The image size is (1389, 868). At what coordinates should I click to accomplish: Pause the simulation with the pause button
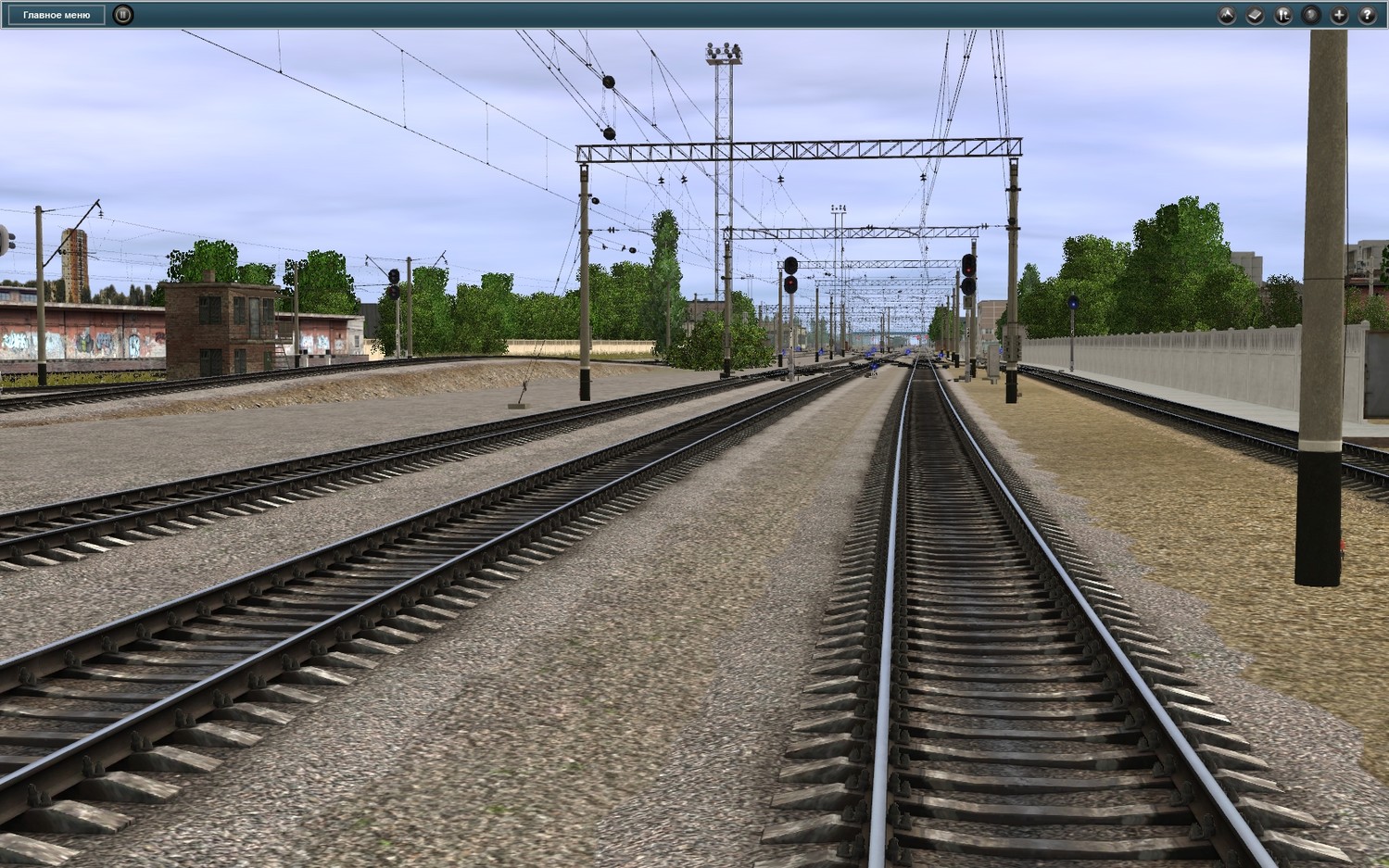[123, 15]
